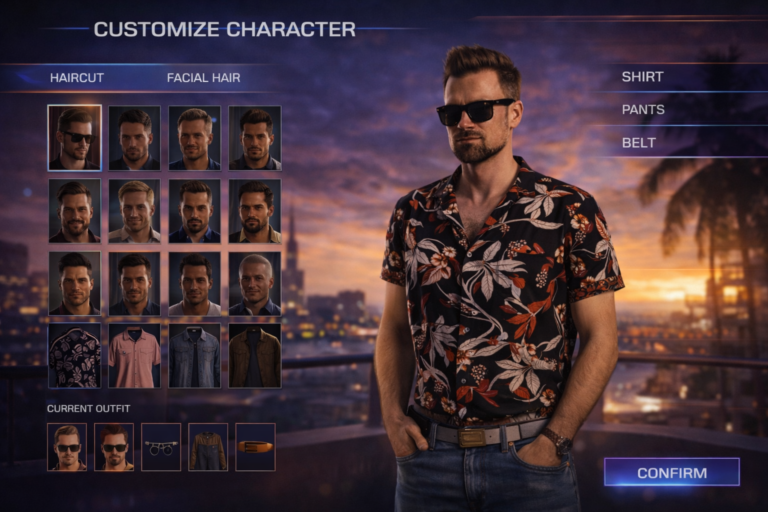
Task: Select the Shirt category
Action: point(642,76)
